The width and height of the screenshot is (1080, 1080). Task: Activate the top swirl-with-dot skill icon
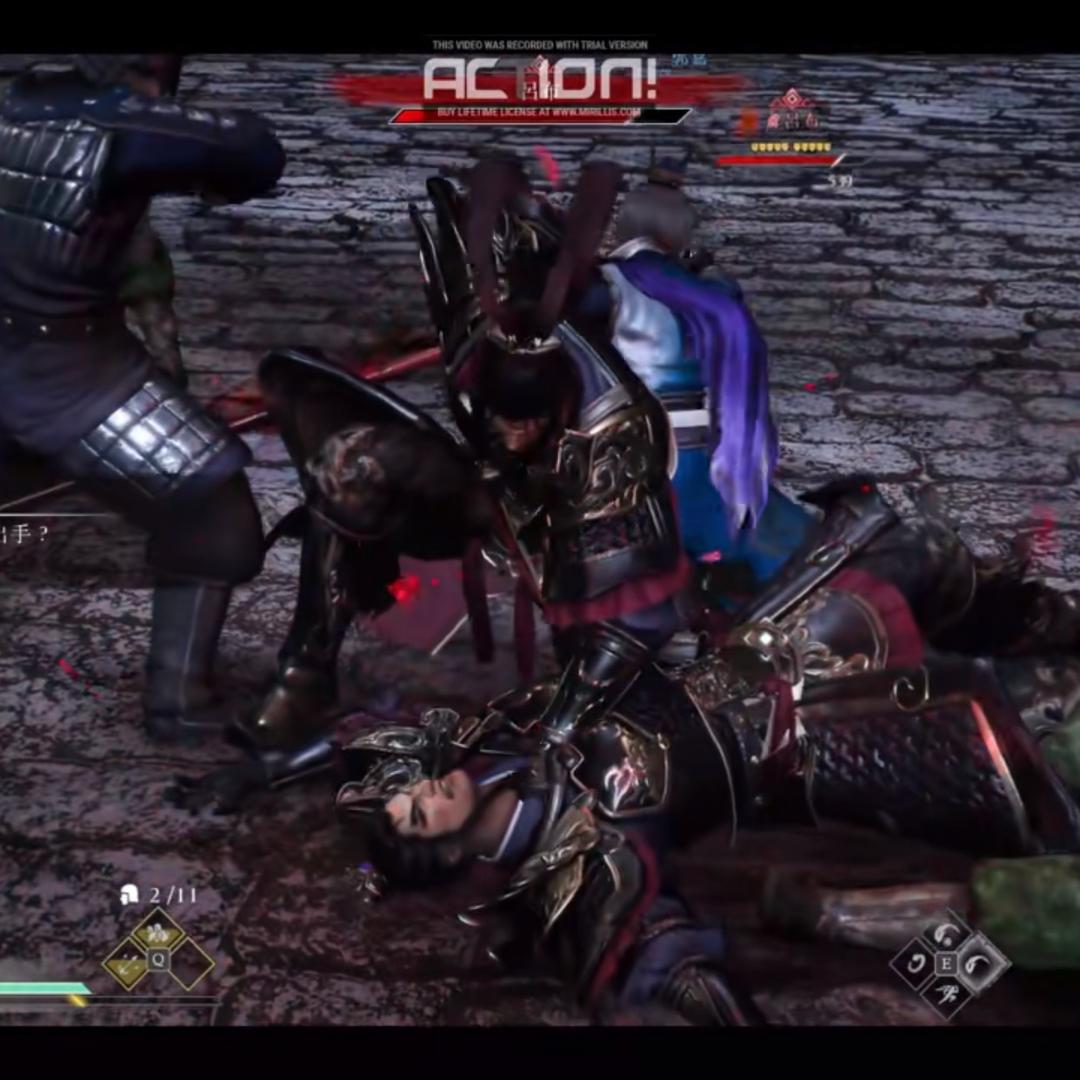pos(946,935)
